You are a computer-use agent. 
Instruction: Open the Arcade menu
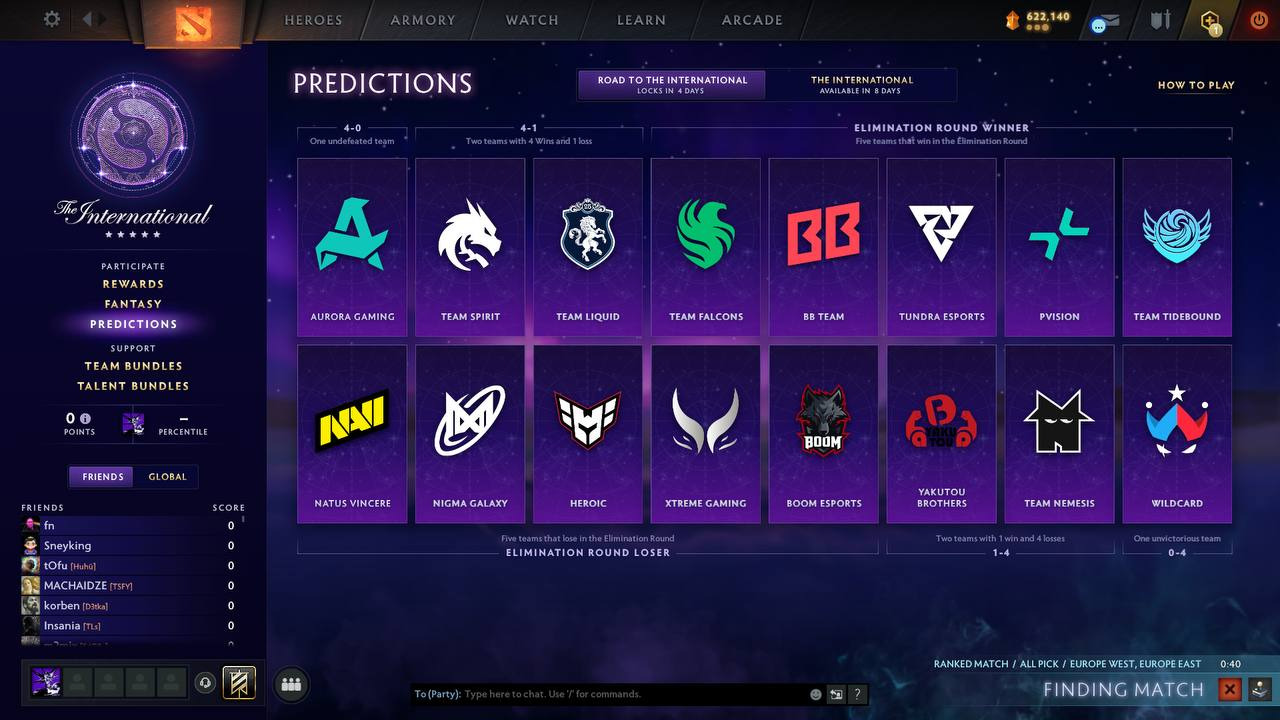(751, 20)
